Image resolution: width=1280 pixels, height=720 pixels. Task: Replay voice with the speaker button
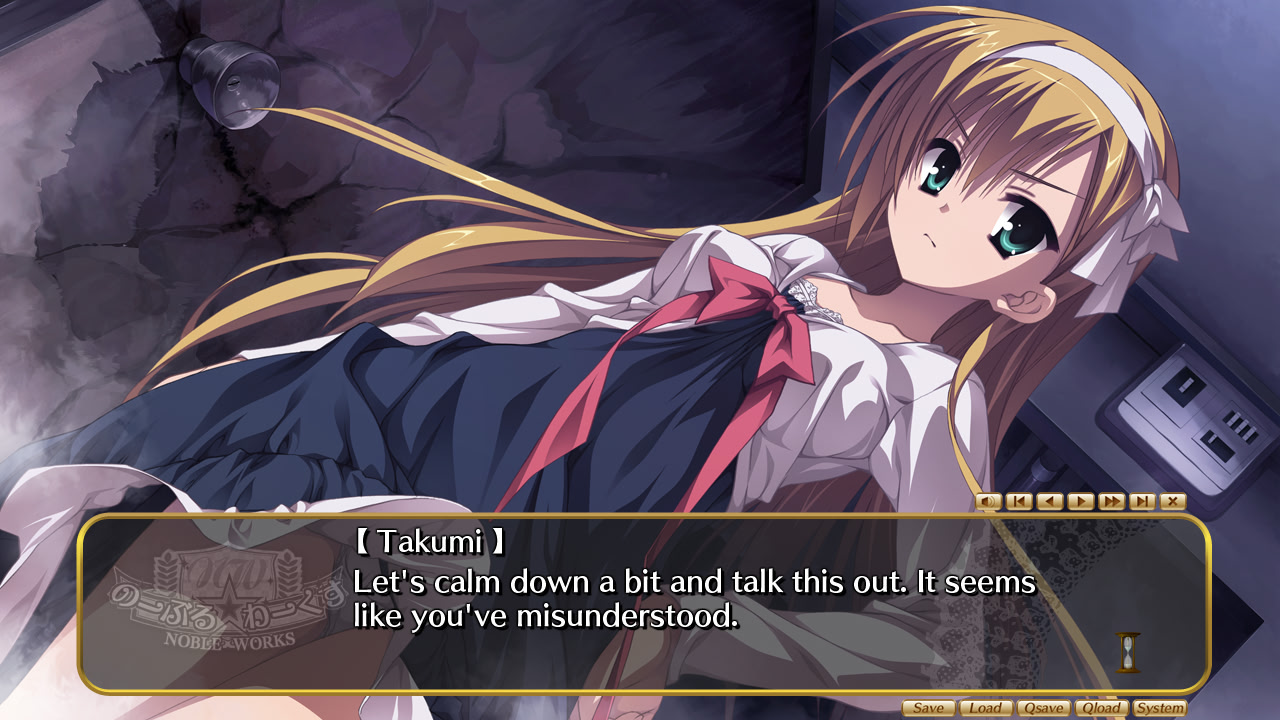(x=988, y=501)
